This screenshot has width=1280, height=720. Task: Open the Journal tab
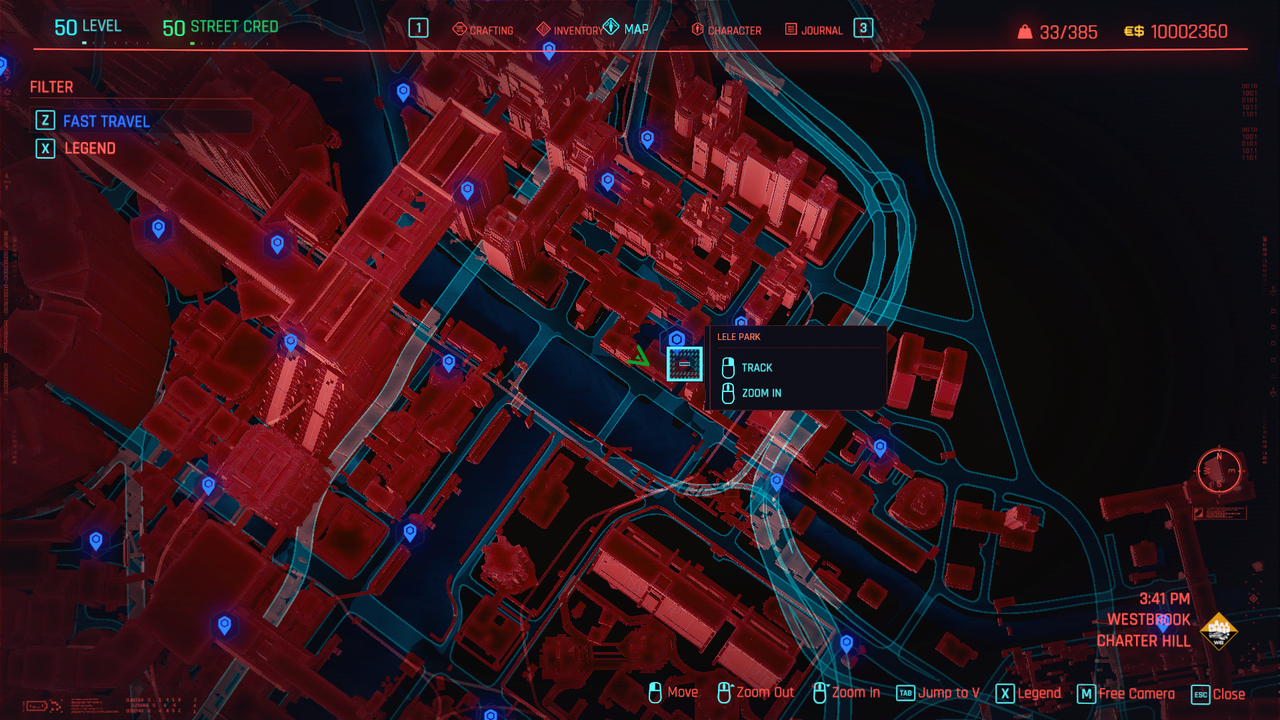[x=813, y=30]
